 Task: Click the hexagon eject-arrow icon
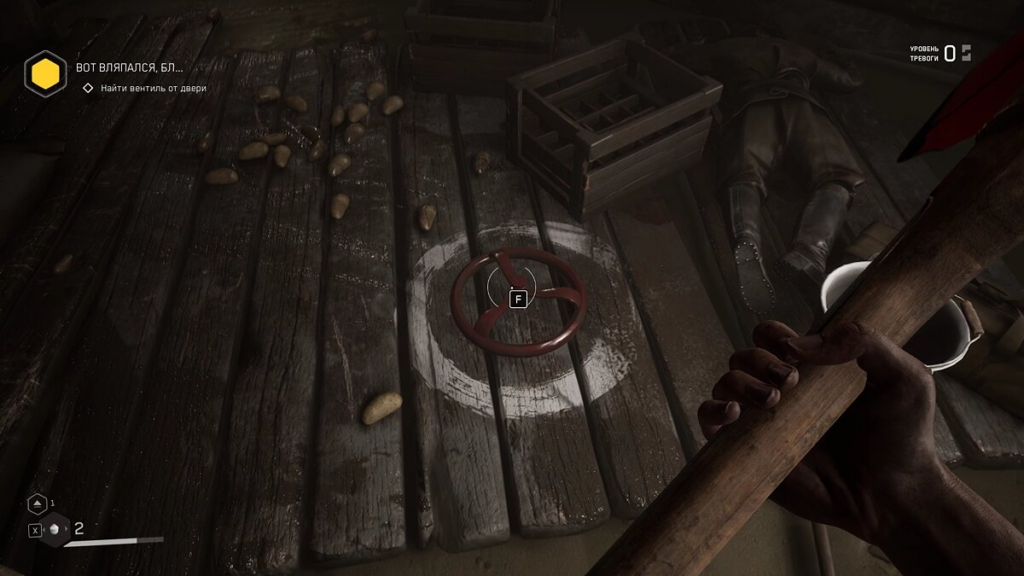36,504
